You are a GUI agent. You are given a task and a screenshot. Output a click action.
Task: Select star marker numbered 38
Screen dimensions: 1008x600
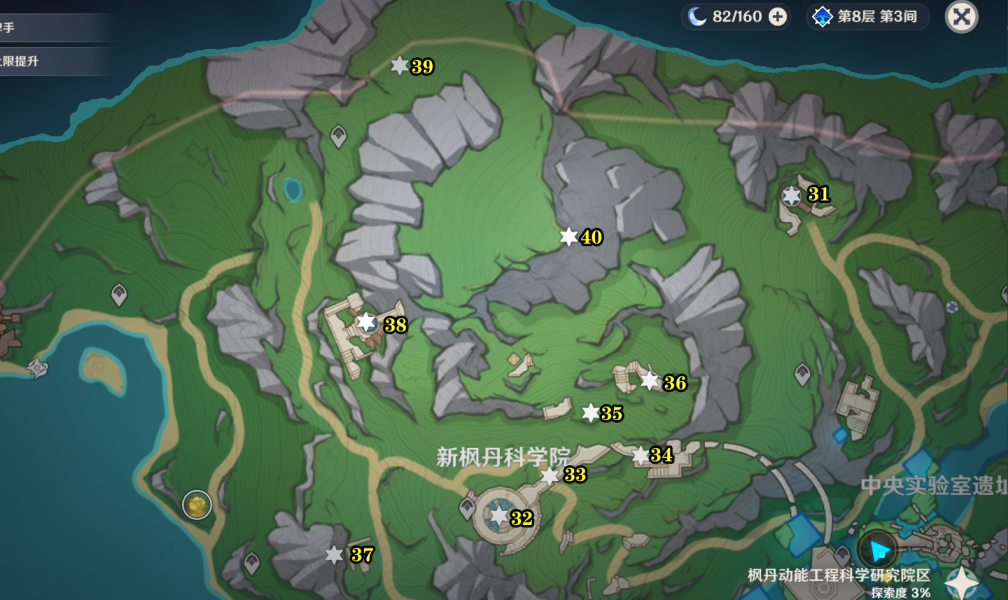[x=367, y=322]
